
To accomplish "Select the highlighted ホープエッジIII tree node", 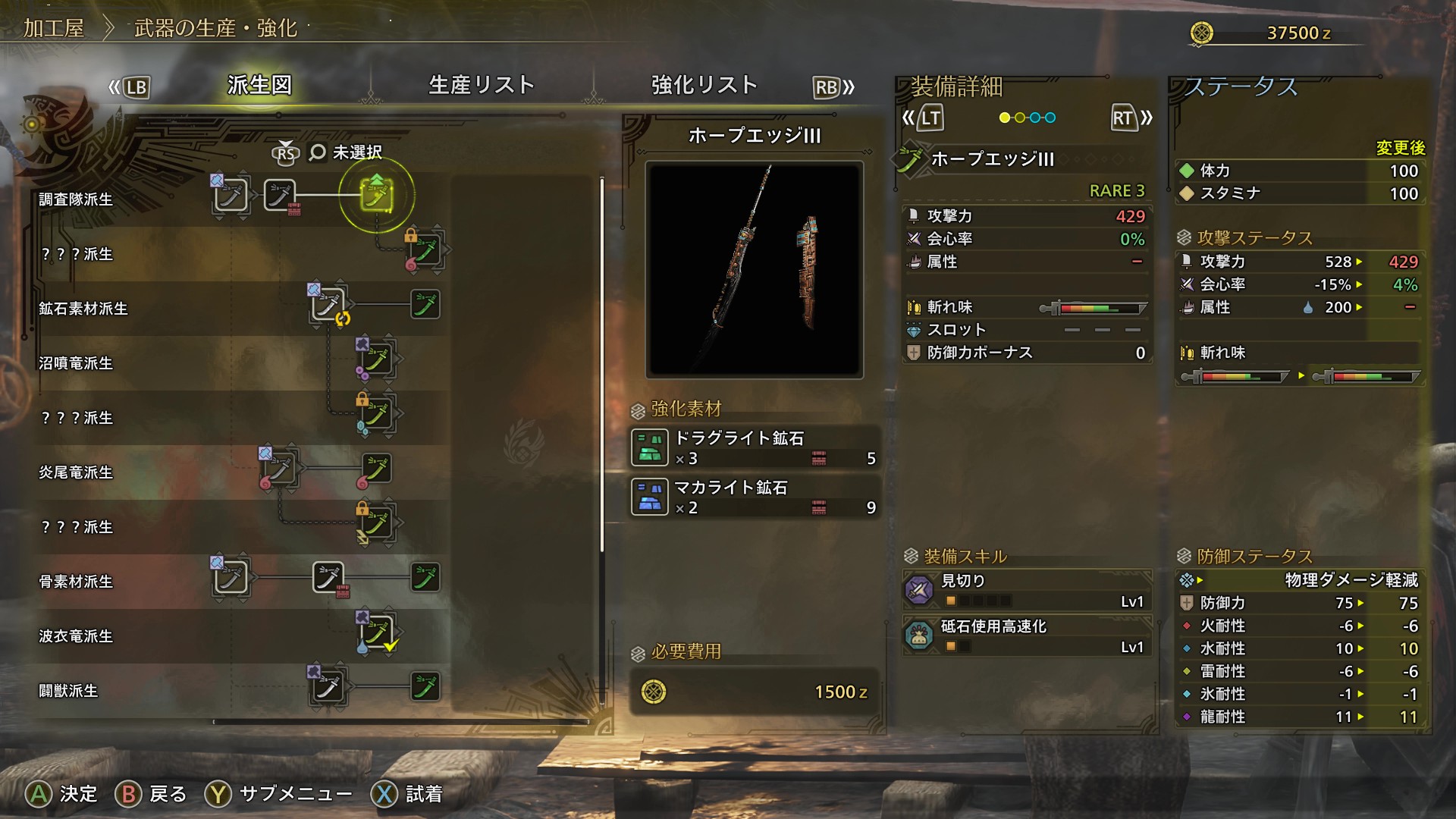I will pyautogui.click(x=376, y=196).
